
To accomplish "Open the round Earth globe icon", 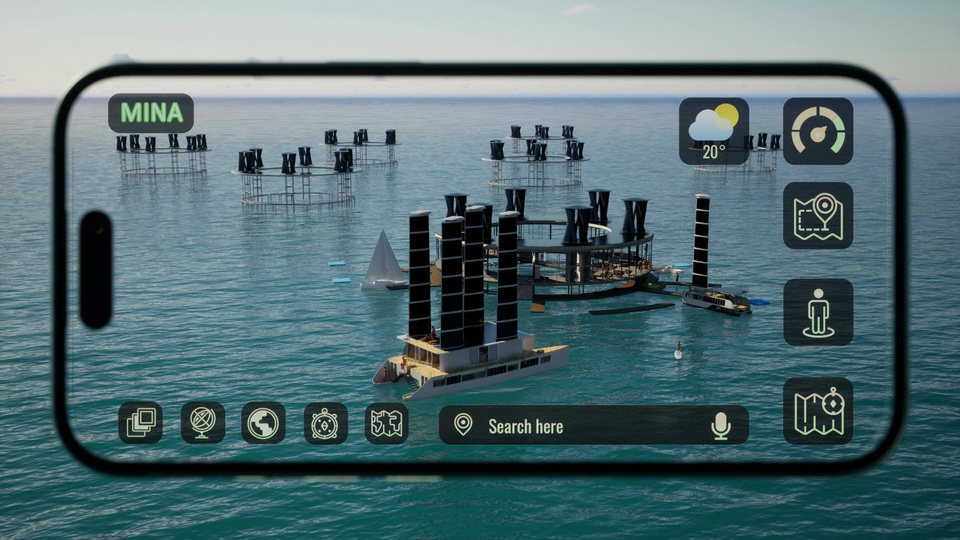I will click(264, 423).
